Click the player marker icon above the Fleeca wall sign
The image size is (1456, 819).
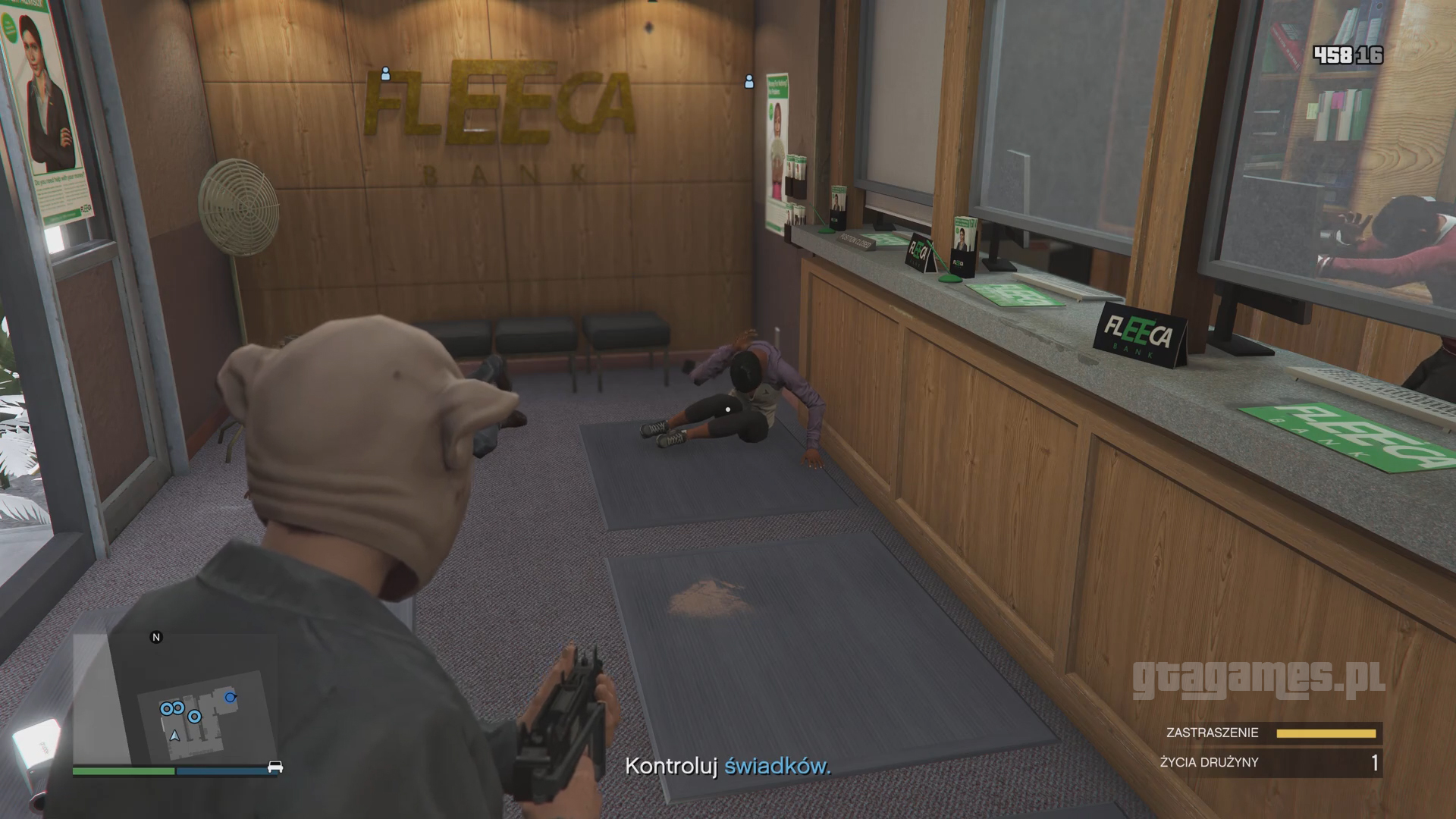coord(386,75)
